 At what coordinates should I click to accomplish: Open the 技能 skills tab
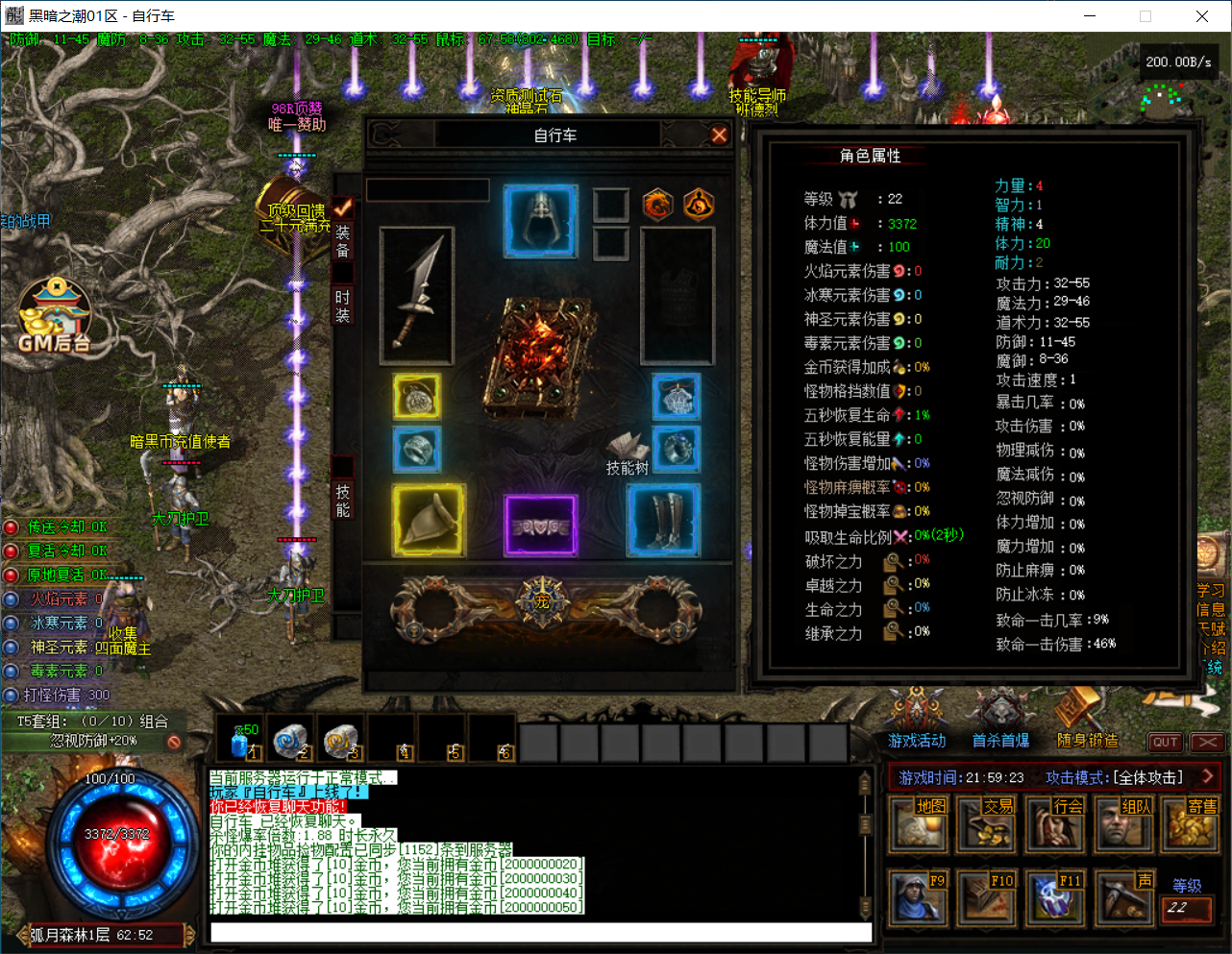click(343, 501)
